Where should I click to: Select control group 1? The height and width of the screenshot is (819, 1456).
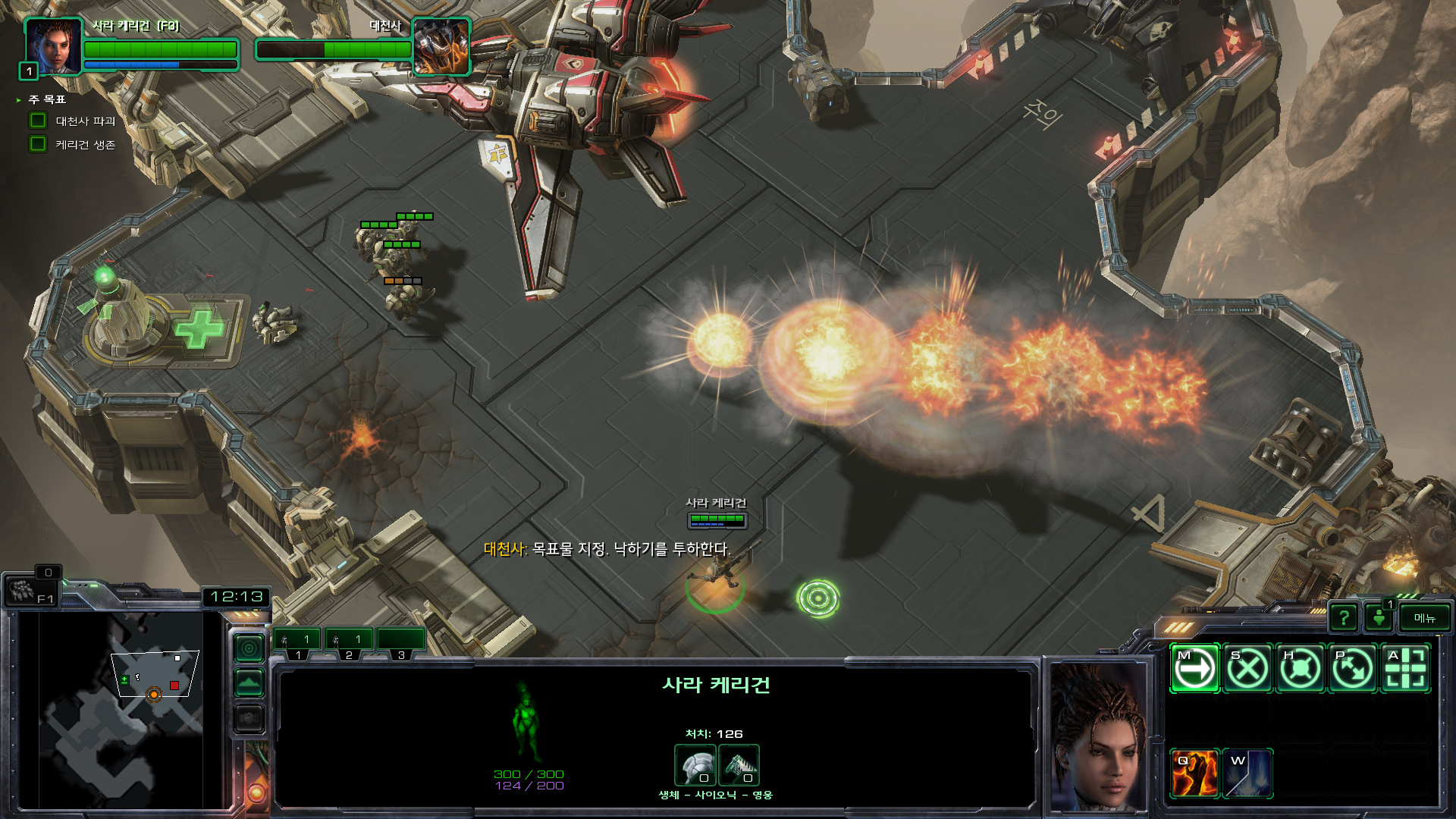pos(297,640)
